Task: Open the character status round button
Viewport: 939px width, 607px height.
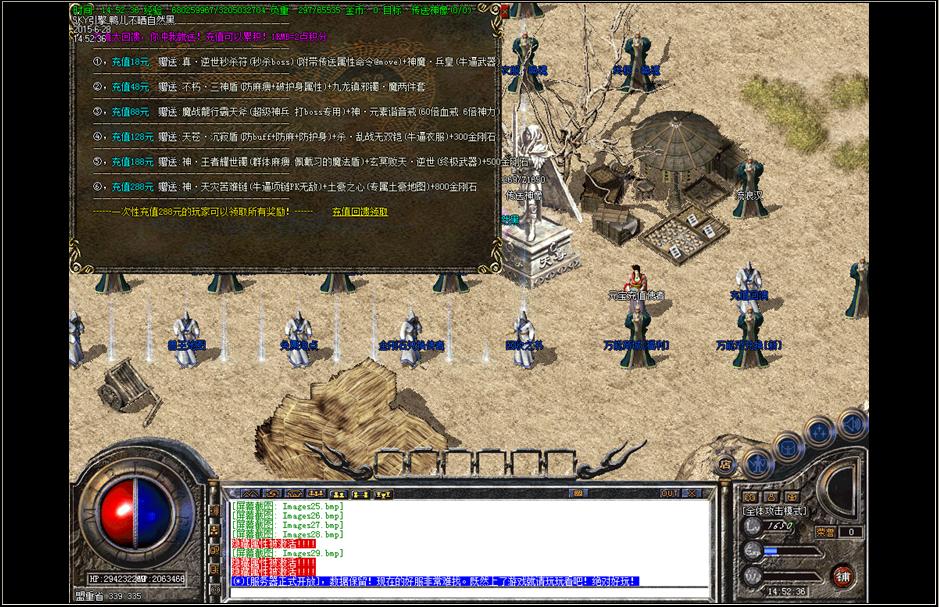Action: coord(757,462)
